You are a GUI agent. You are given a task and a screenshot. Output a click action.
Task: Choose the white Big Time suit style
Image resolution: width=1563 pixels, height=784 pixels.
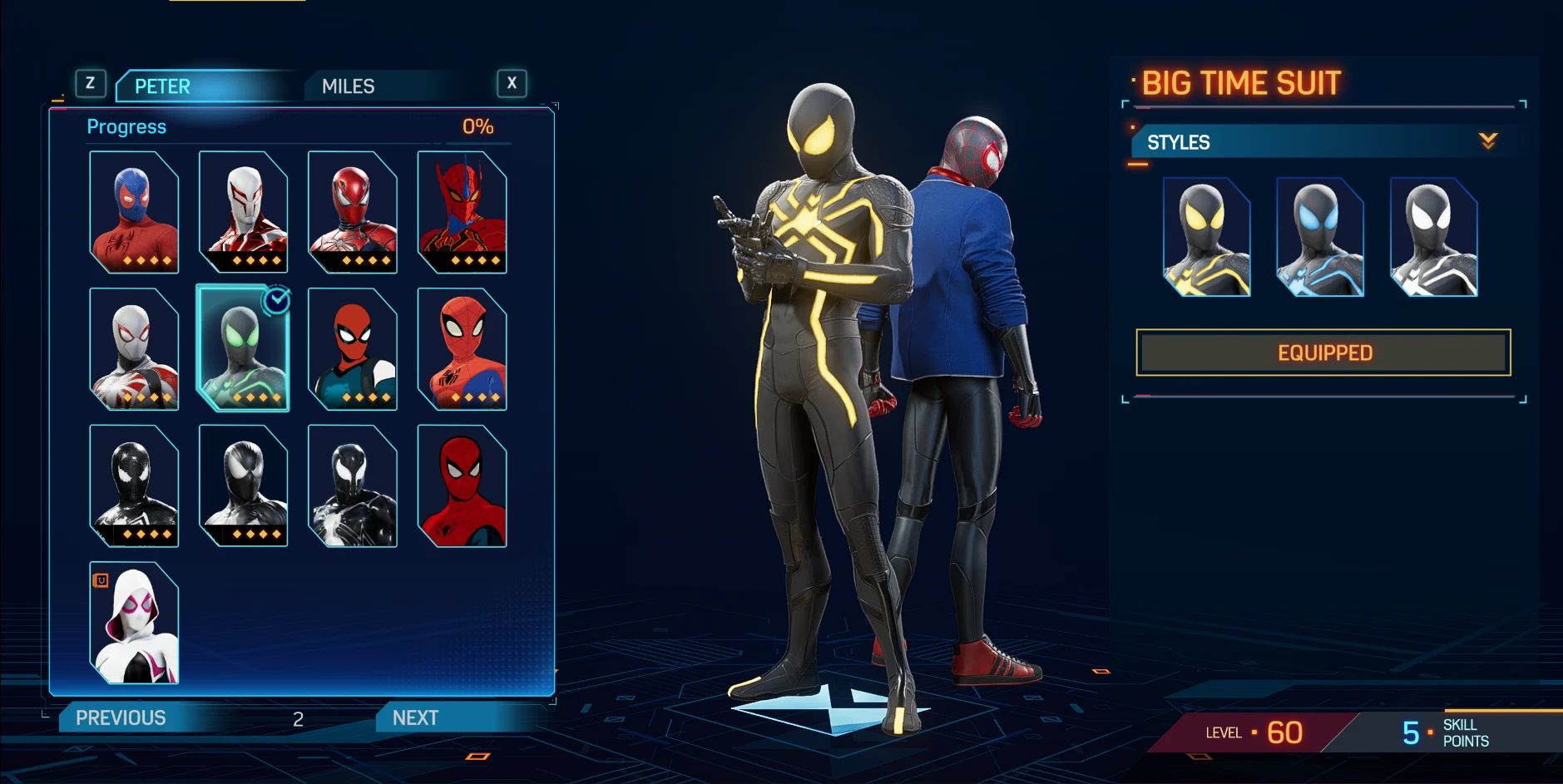coord(1433,238)
